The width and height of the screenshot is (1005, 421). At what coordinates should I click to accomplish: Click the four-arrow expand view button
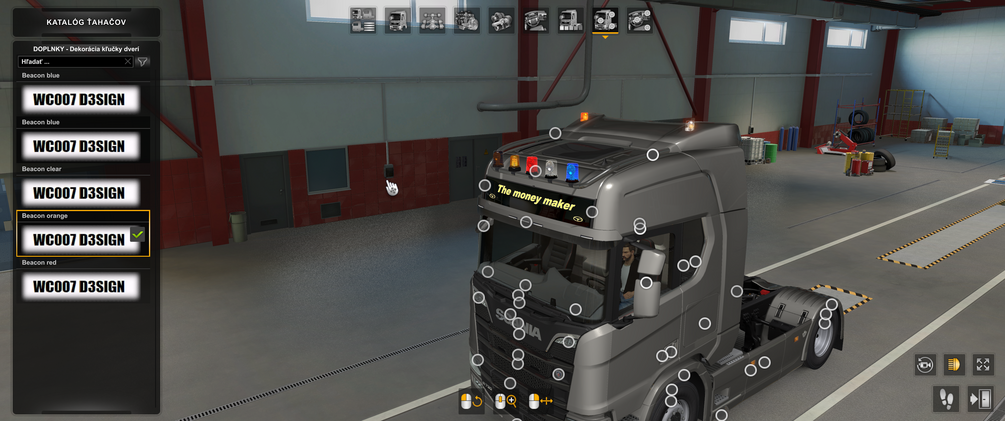(983, 365)
